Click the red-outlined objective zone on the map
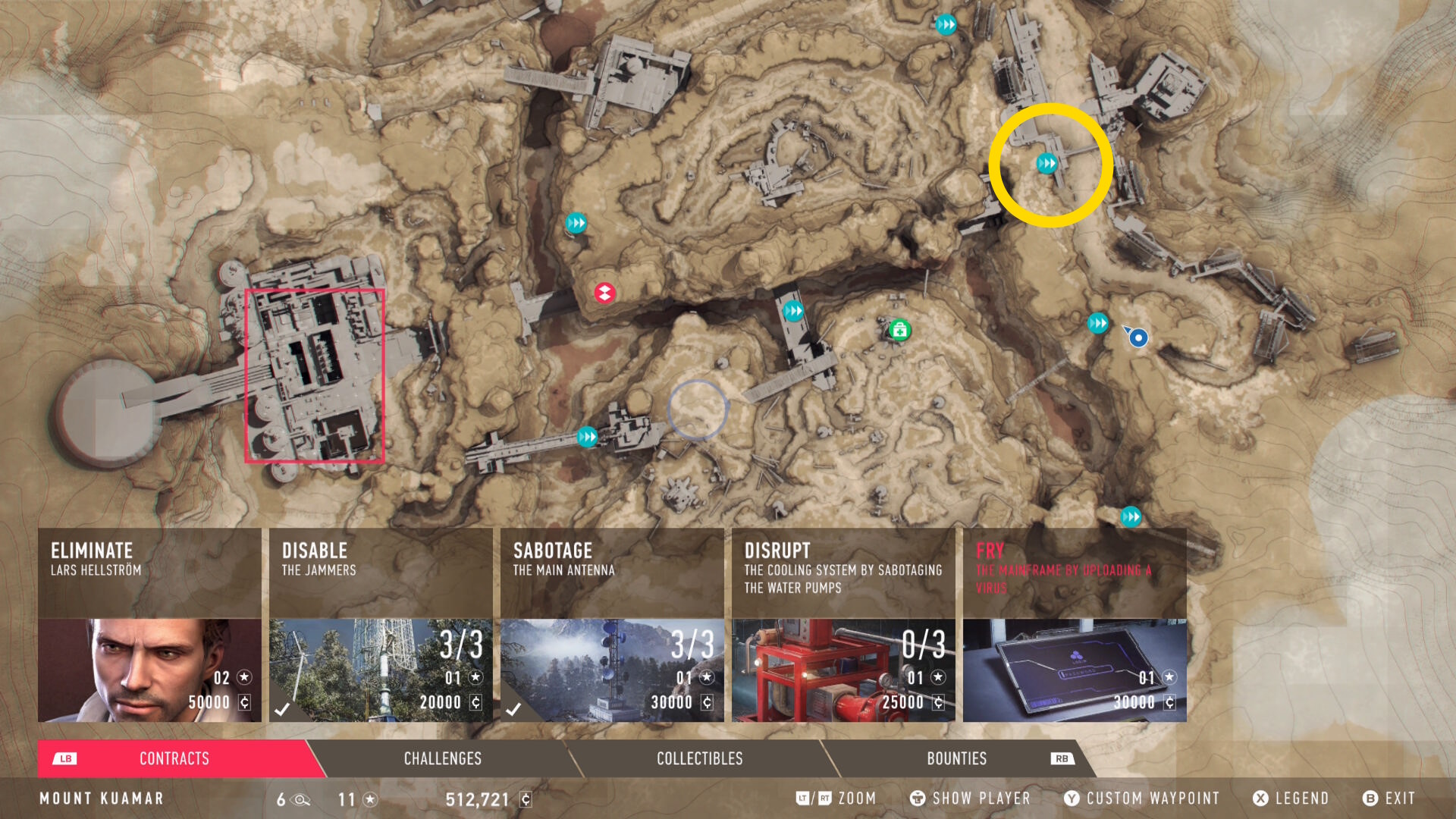The height and width of the screenshot is (819, 1456). click(x=315, y=375)
